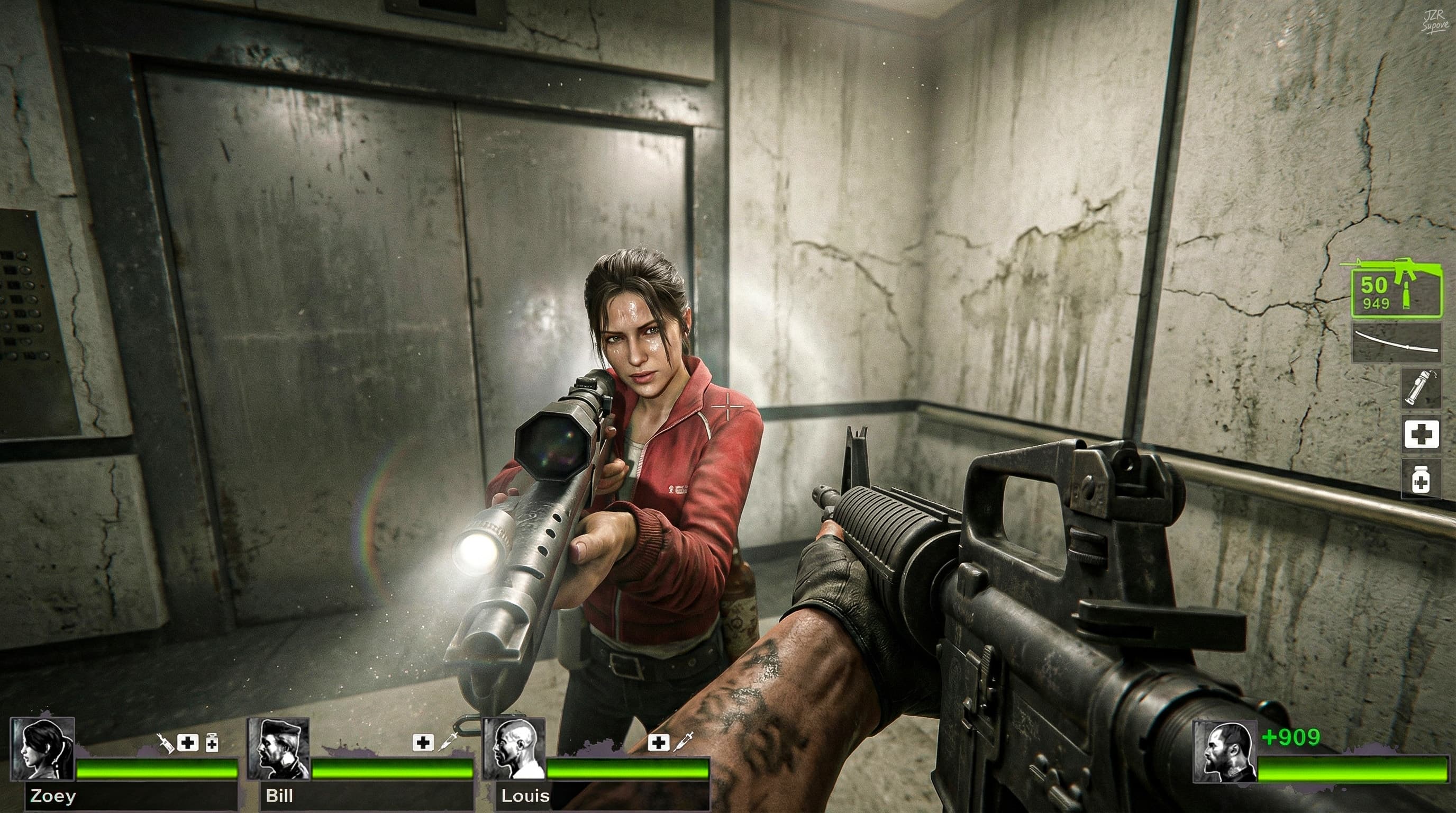Click the syringe icon above Louis's health bar

(684, 741)
